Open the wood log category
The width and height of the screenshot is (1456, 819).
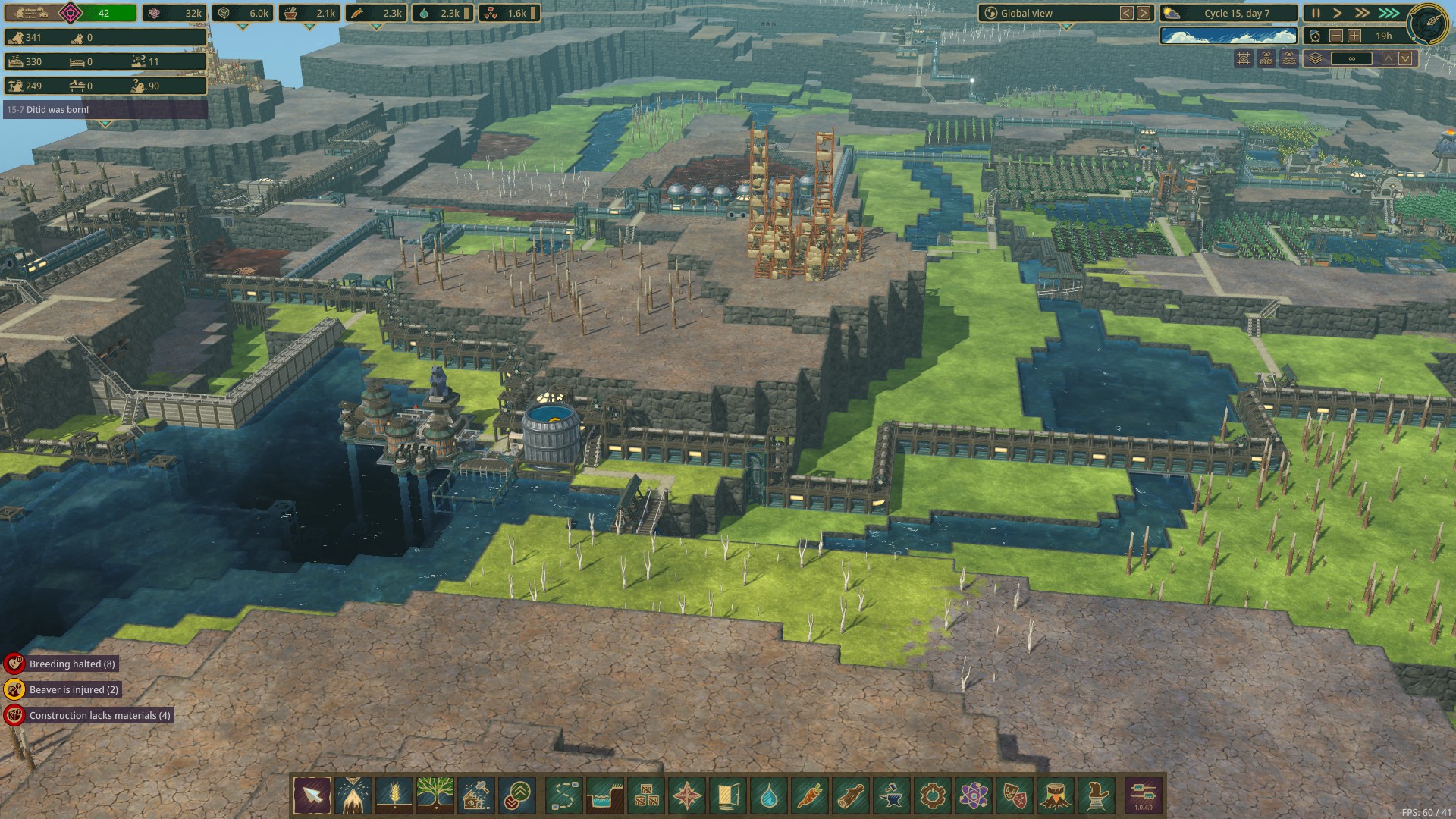(x=851, y=795)
